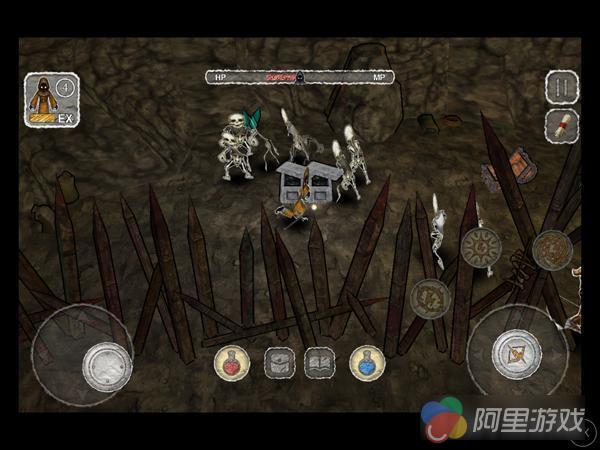Pause the game
Screen dimensions: 600x450
(562, 87)
